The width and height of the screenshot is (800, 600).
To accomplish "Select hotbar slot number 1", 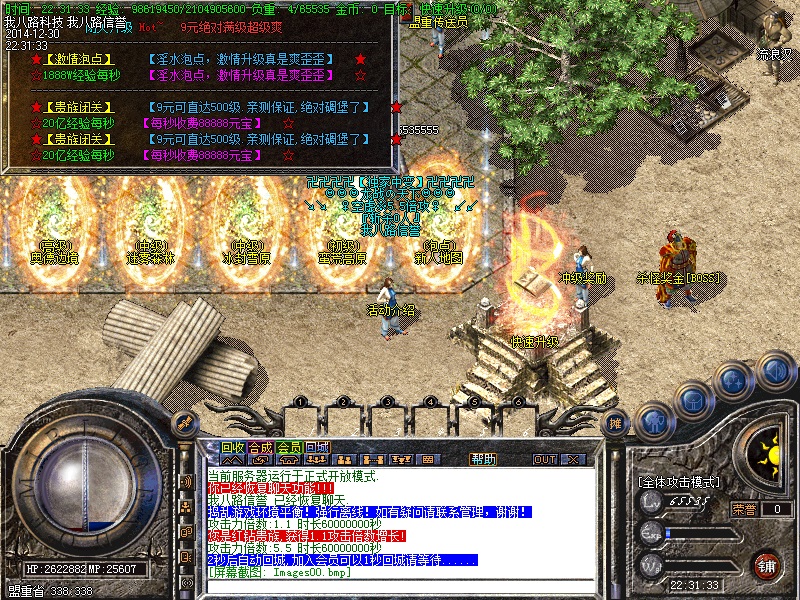I will 298,404.
